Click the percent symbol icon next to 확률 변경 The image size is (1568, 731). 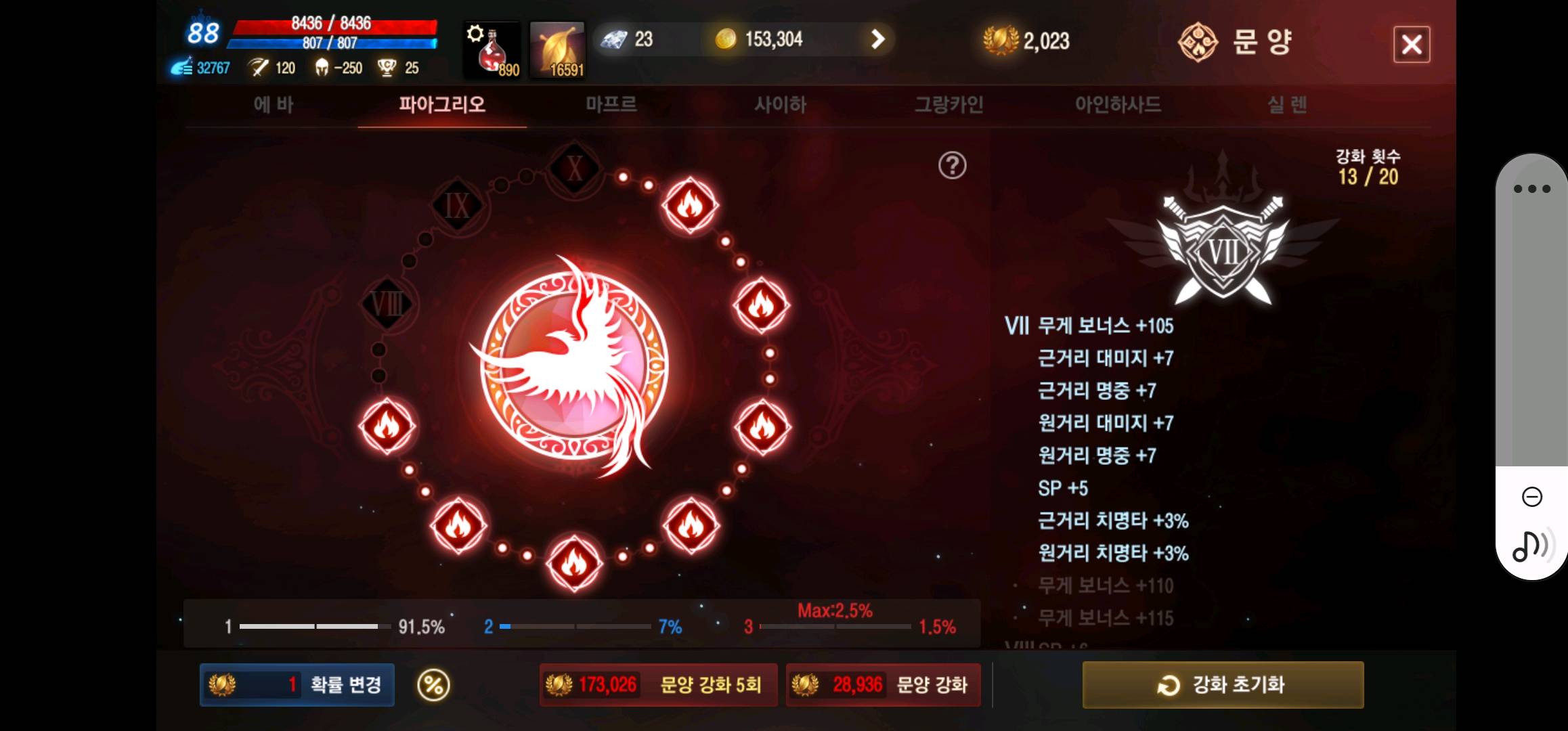coord(433,685)
